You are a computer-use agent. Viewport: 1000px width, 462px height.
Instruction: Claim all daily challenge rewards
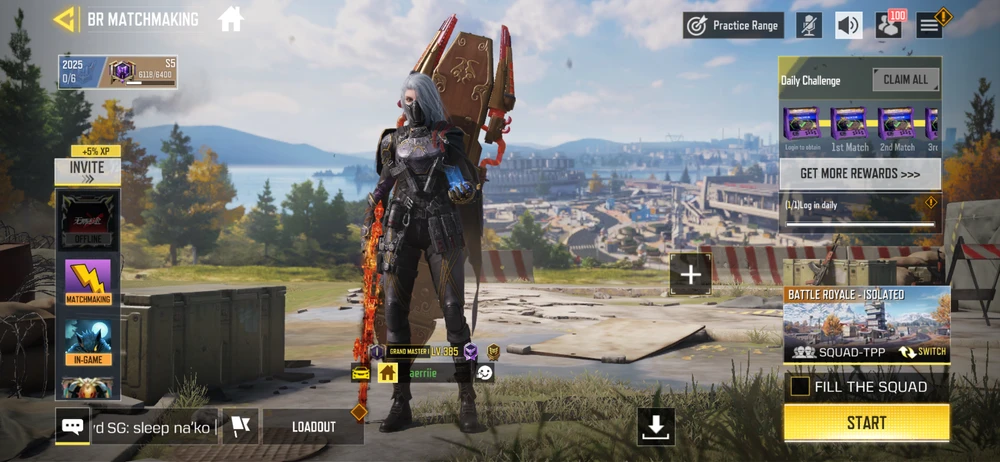(906, 80)
